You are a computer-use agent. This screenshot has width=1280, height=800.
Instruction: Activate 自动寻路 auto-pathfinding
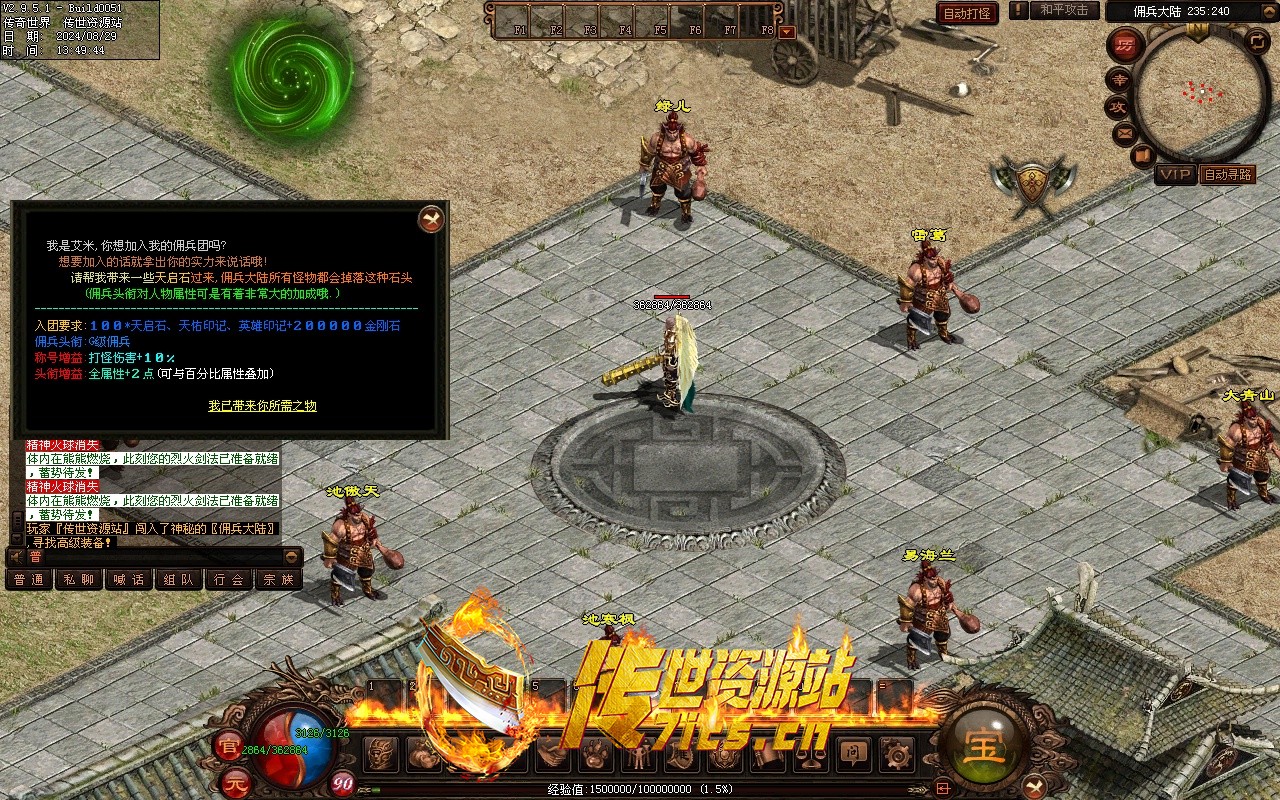[1227, 175]
